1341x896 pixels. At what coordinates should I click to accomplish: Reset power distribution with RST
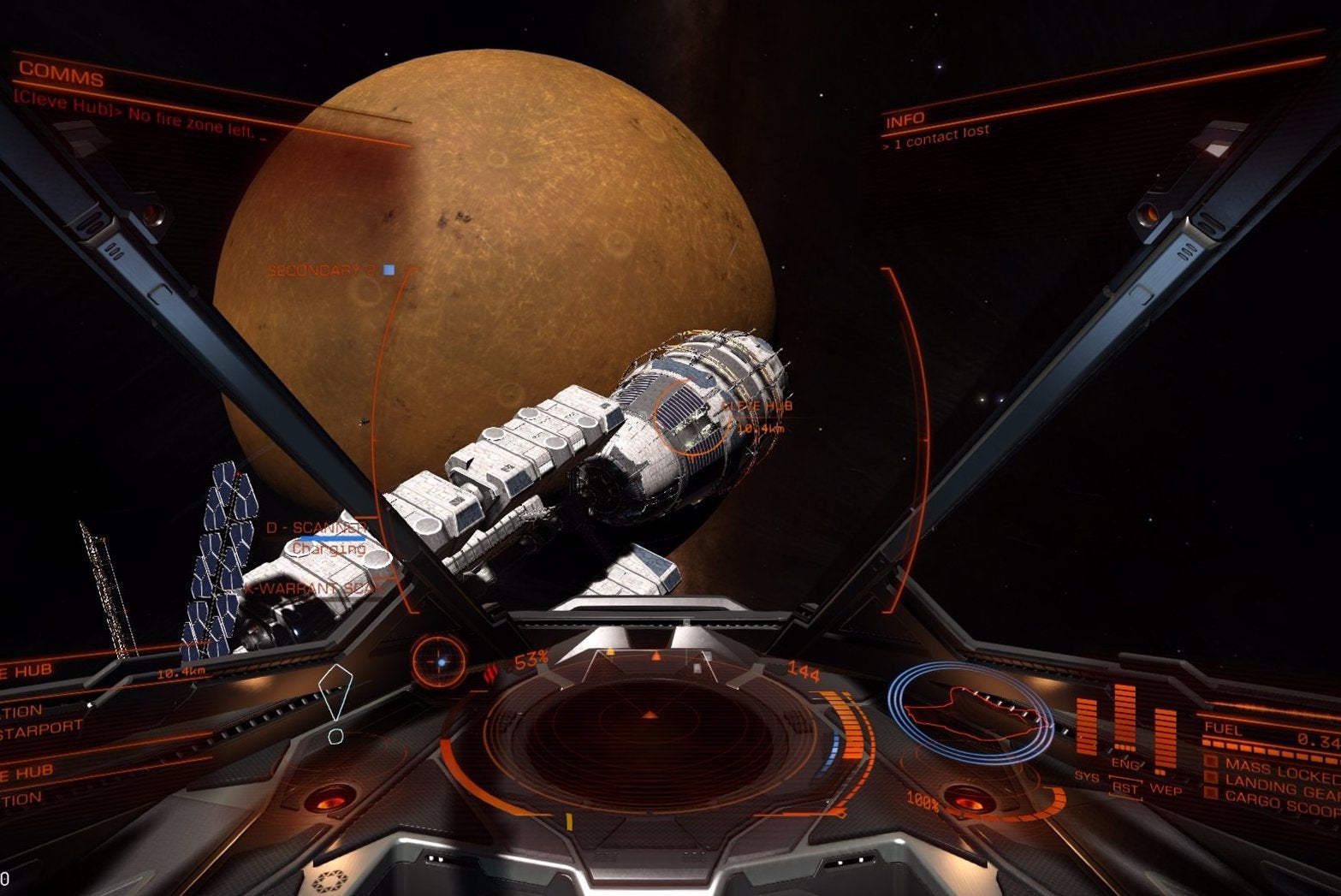[x=1124, y=787]
